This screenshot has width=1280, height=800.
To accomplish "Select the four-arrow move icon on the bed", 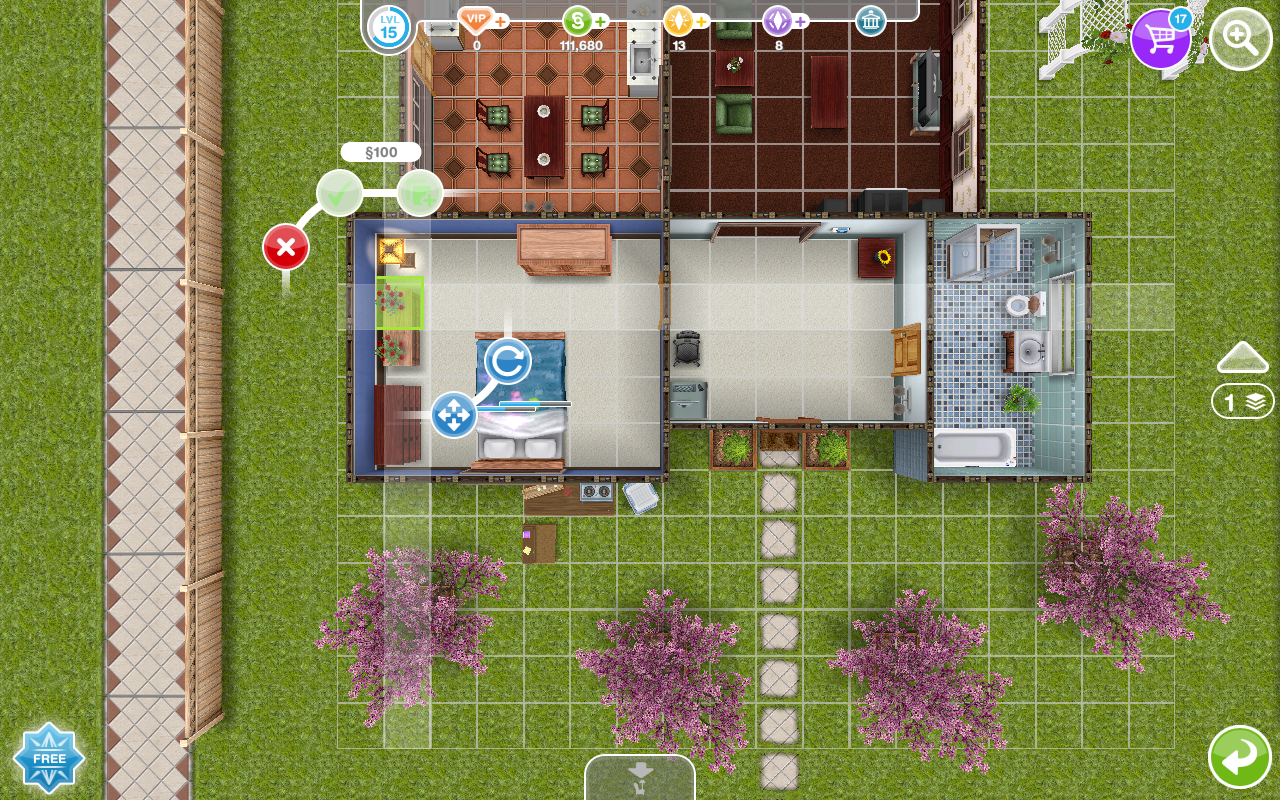I will [x=453, y=415].
